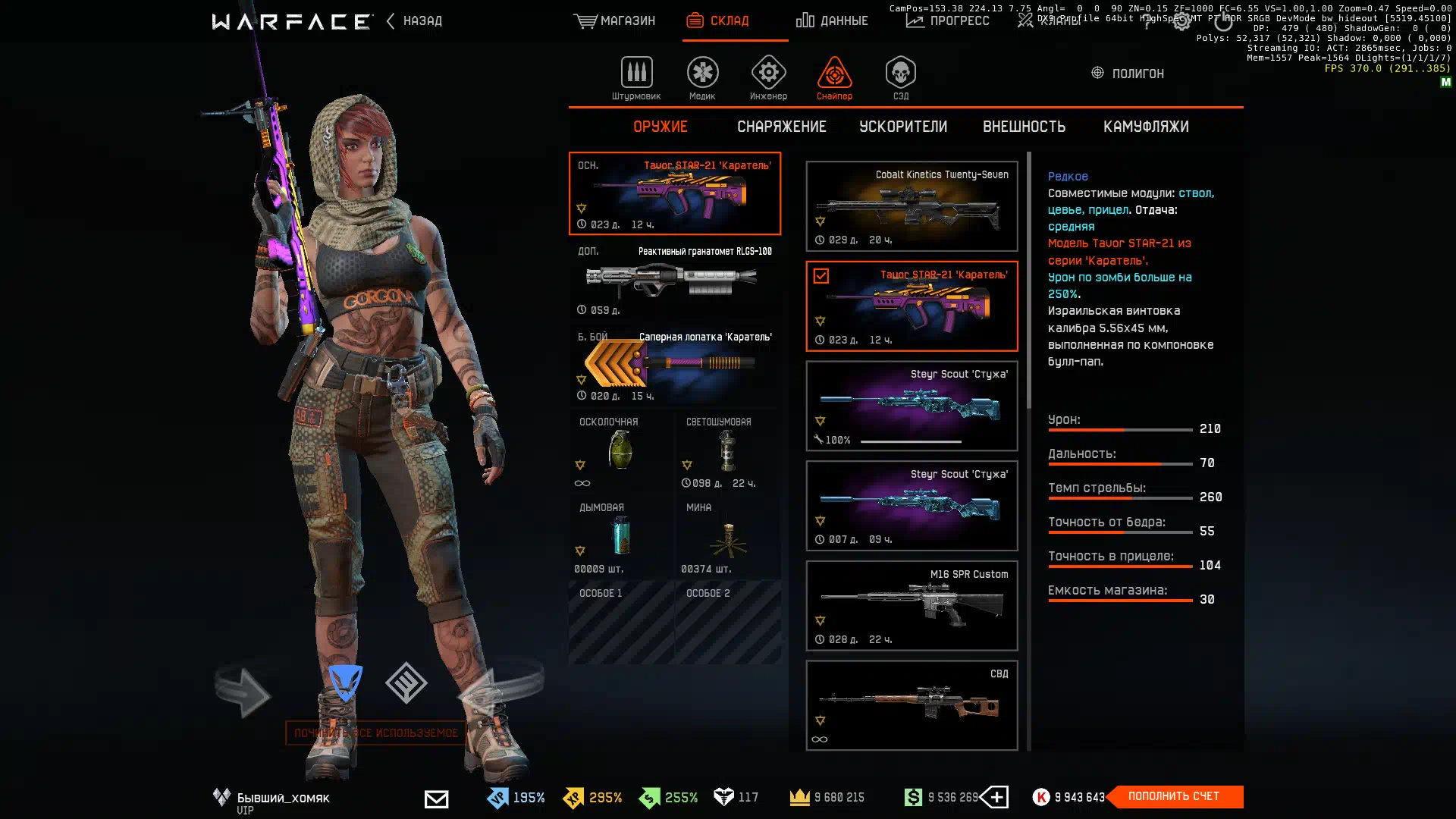Open the МАГАЗИН shop menu

614,21
